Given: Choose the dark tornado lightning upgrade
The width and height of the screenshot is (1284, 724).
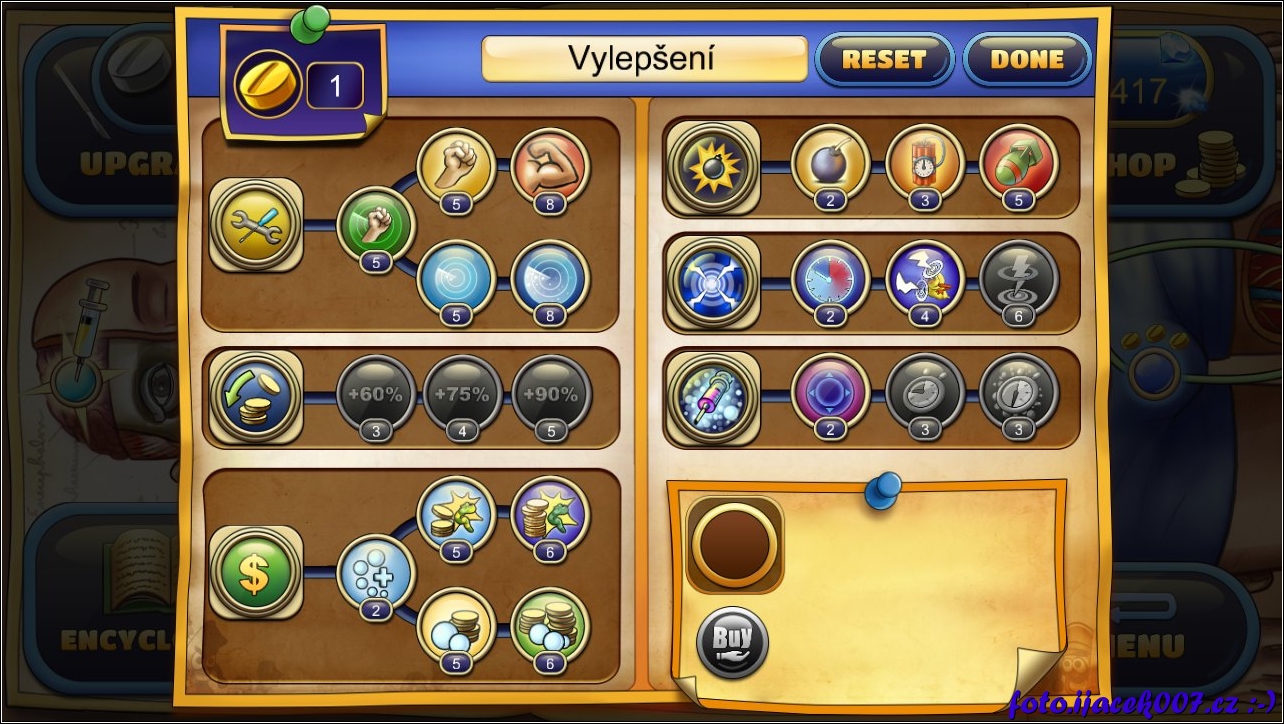Looking at the screenshot, I should (1019, 280).
